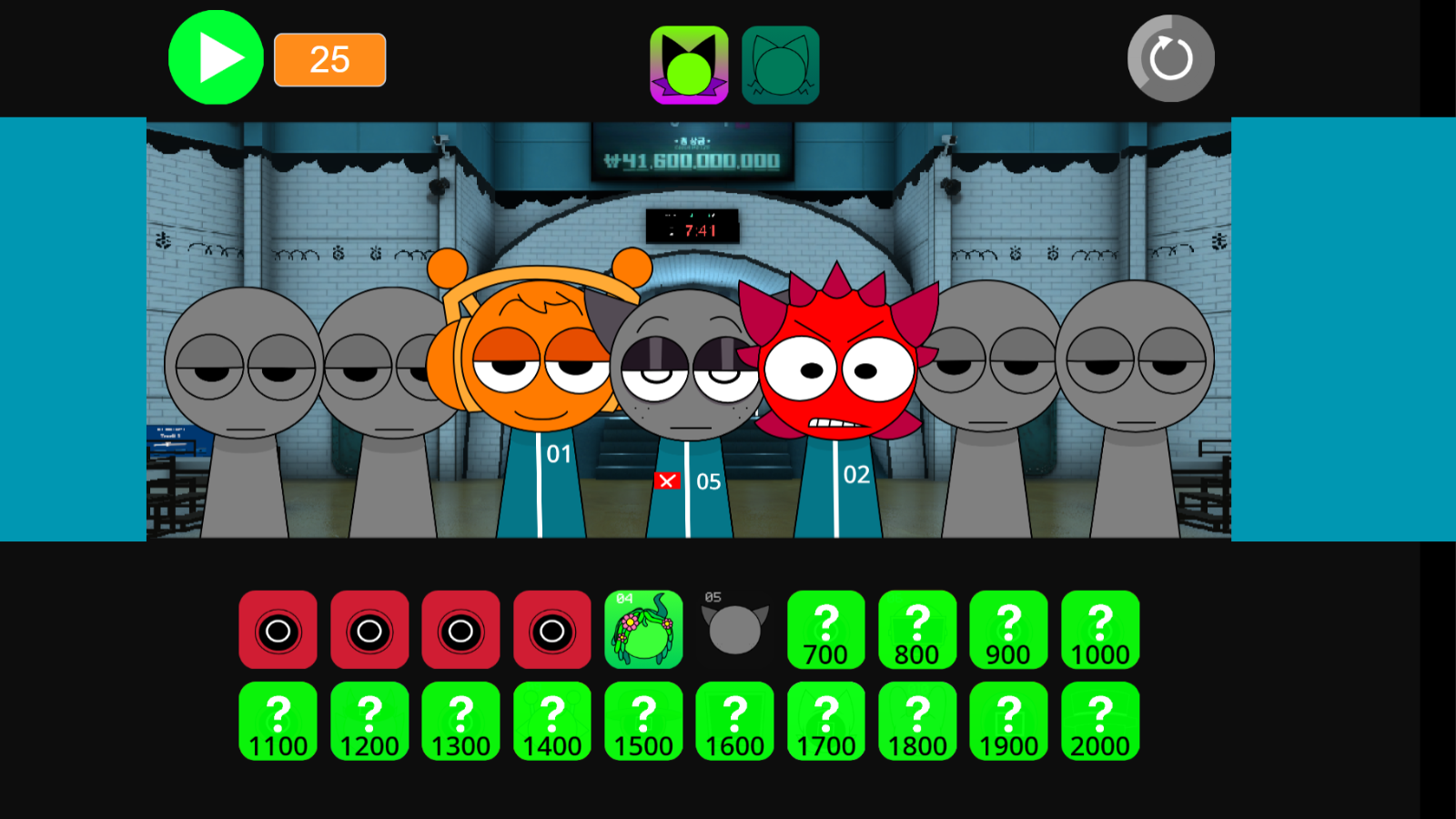Click the second red circle sound icon
Viewport: 1456px width, 819px height.
click(369, 629)
